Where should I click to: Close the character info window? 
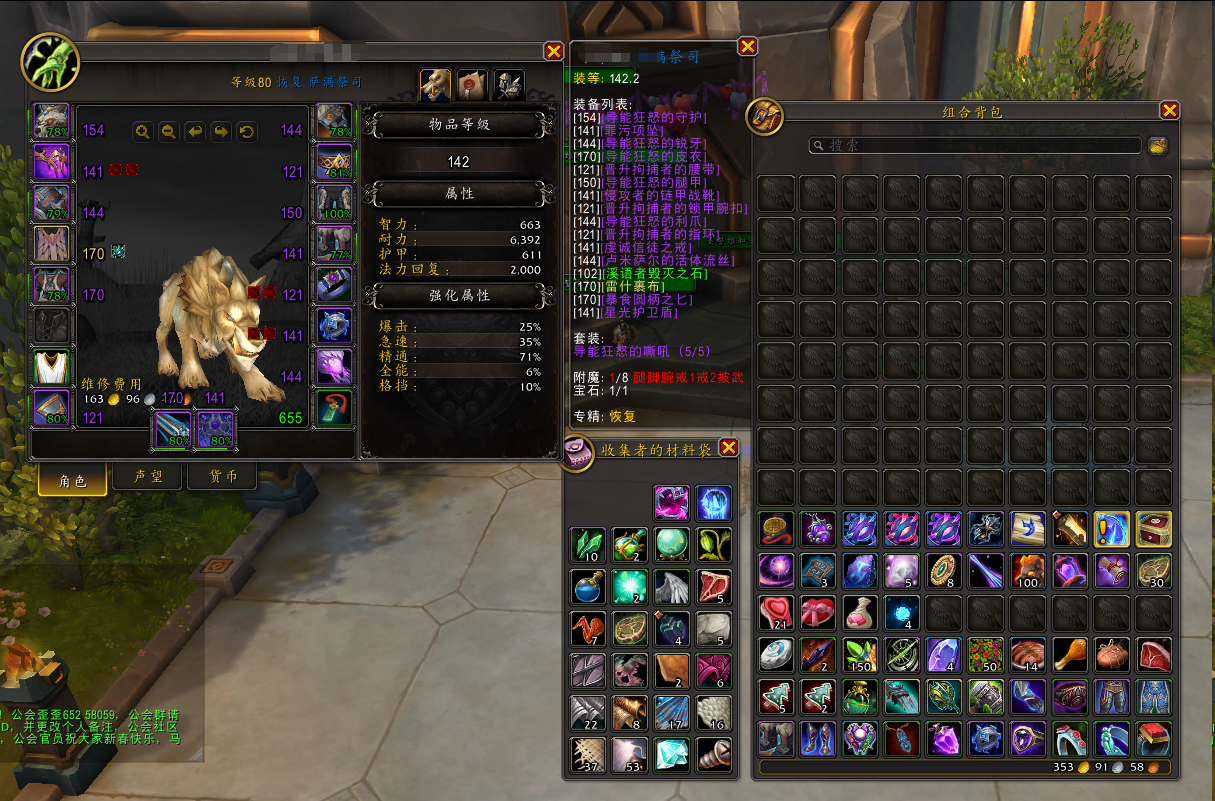click(x=553, y=52)
